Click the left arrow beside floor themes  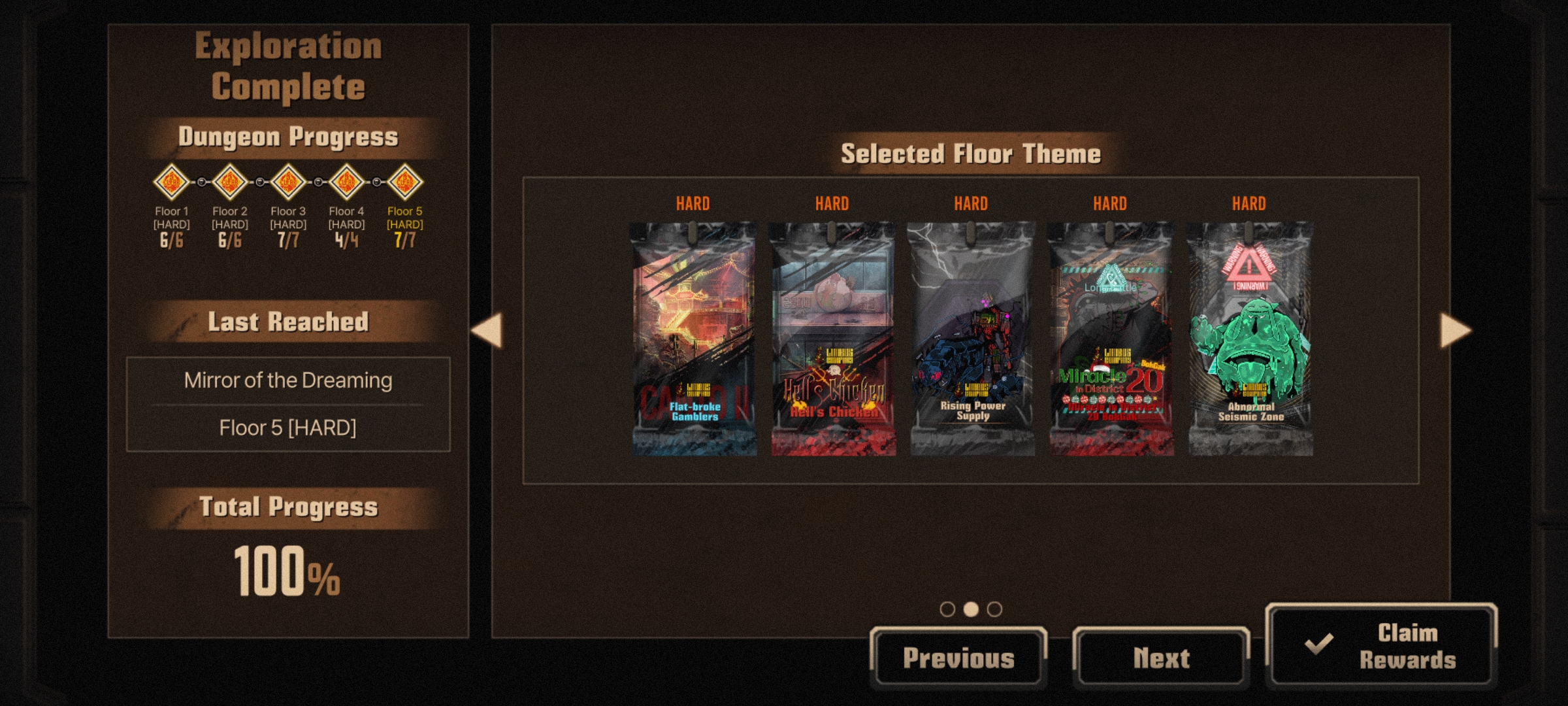[487, 330]
